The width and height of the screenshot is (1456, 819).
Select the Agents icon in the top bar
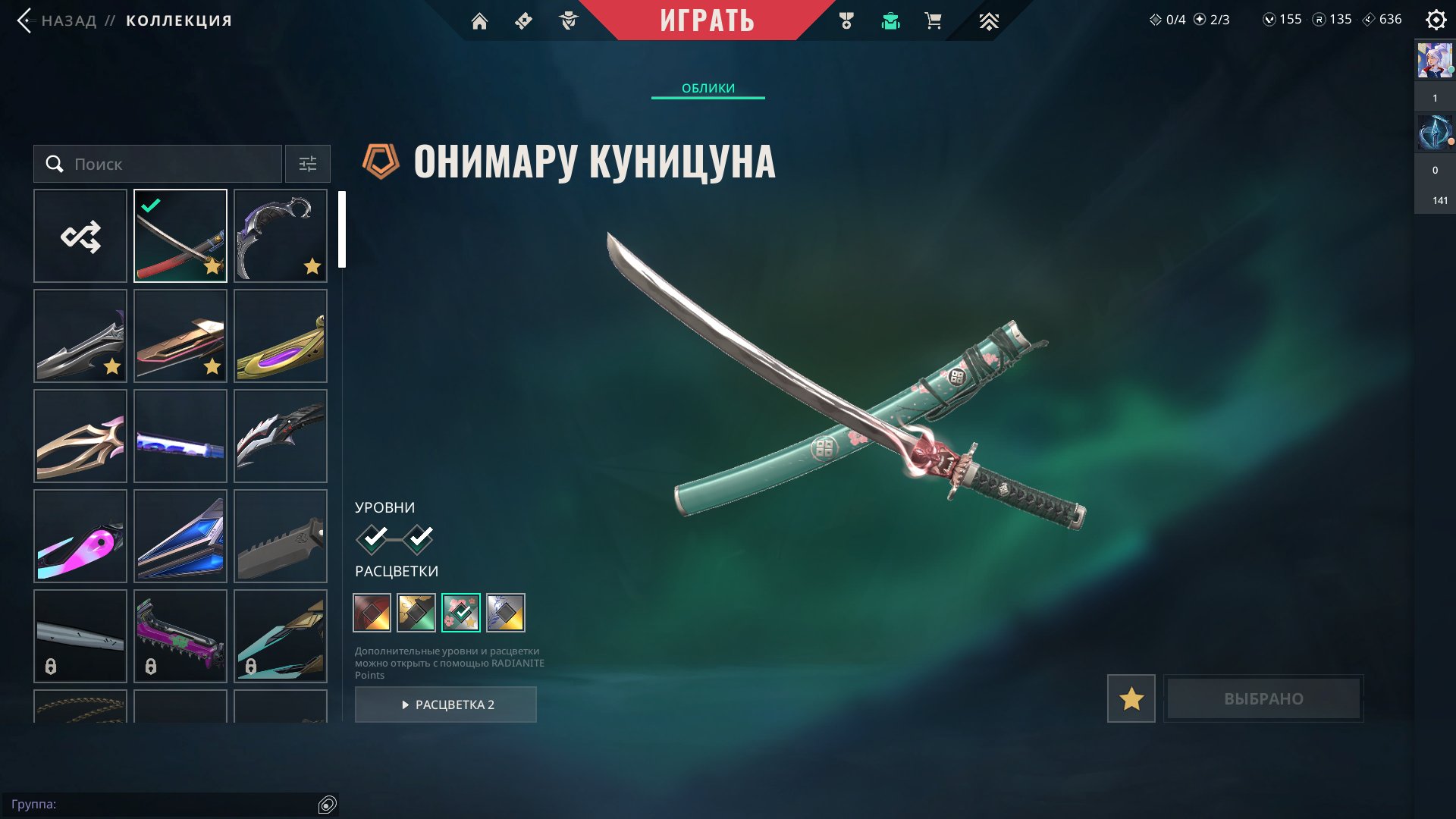click(x=569, y=20)
